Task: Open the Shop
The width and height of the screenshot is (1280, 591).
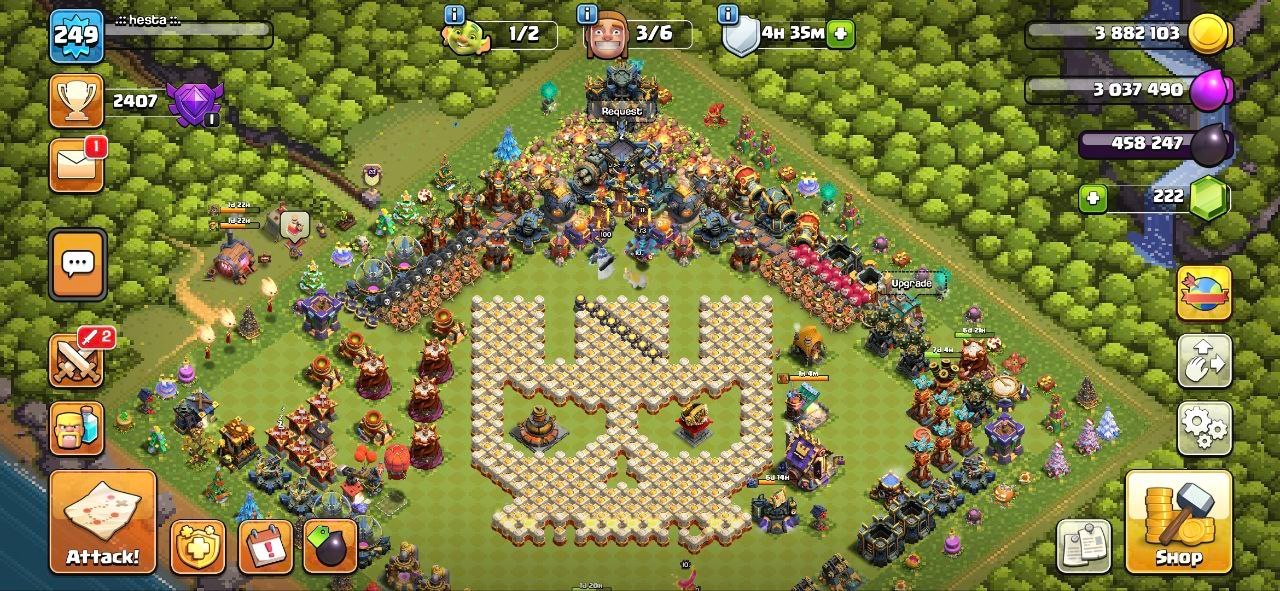Action: [1177, 522]
